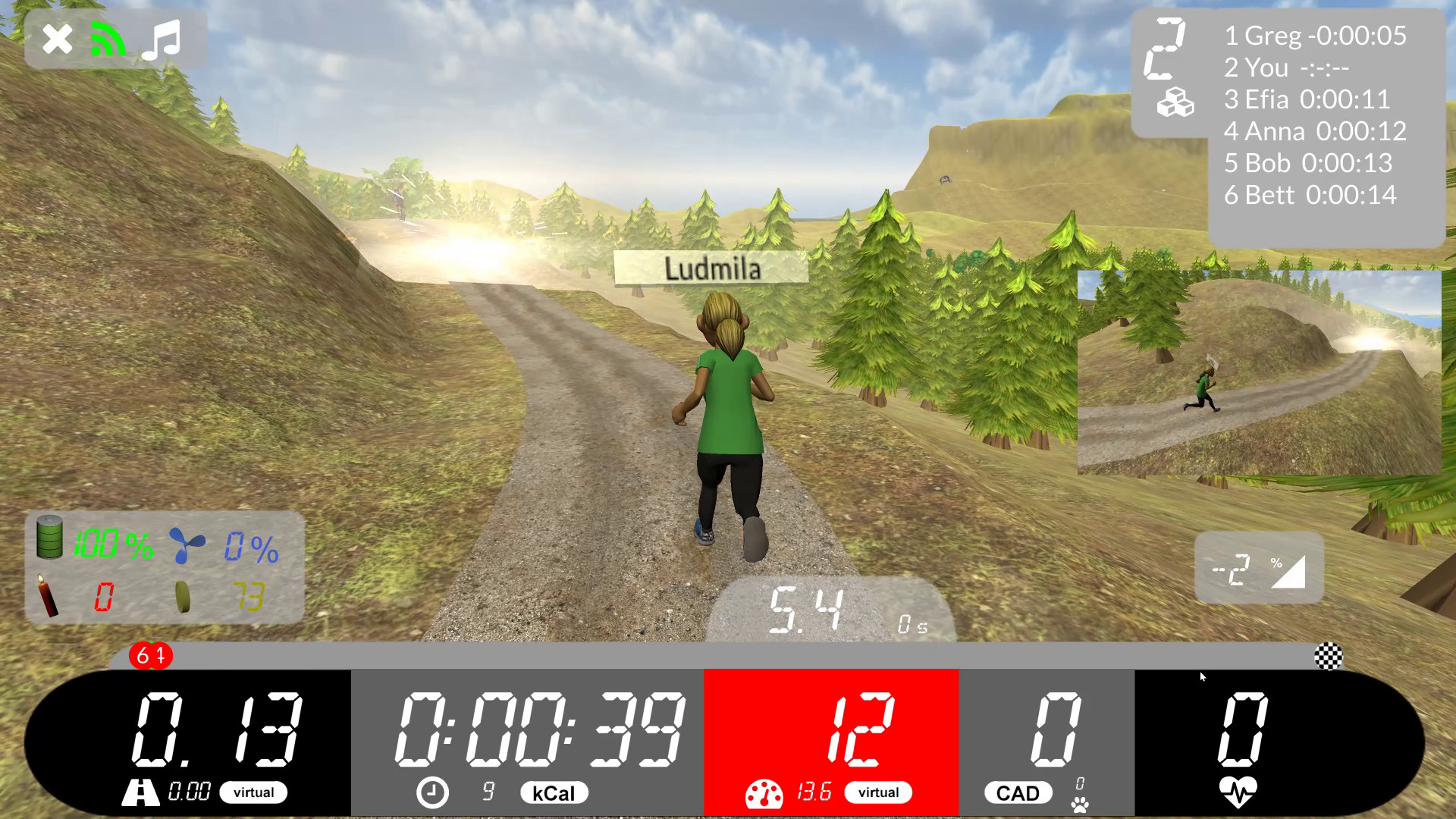The height and width of the screenshot is (819, 1456).
Task: Click the CAD cadence label
Action: (x=1018, y=793)
